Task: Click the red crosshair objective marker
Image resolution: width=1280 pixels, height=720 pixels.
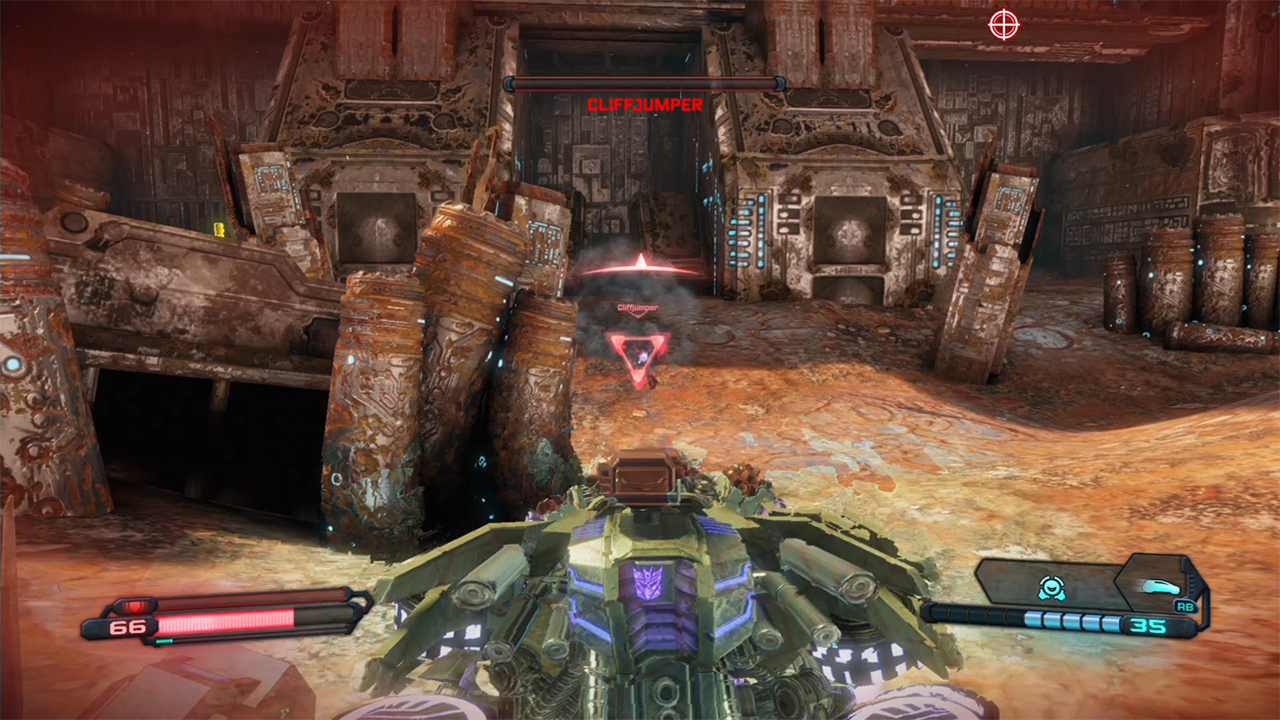Action: [x=1003, y=25]
